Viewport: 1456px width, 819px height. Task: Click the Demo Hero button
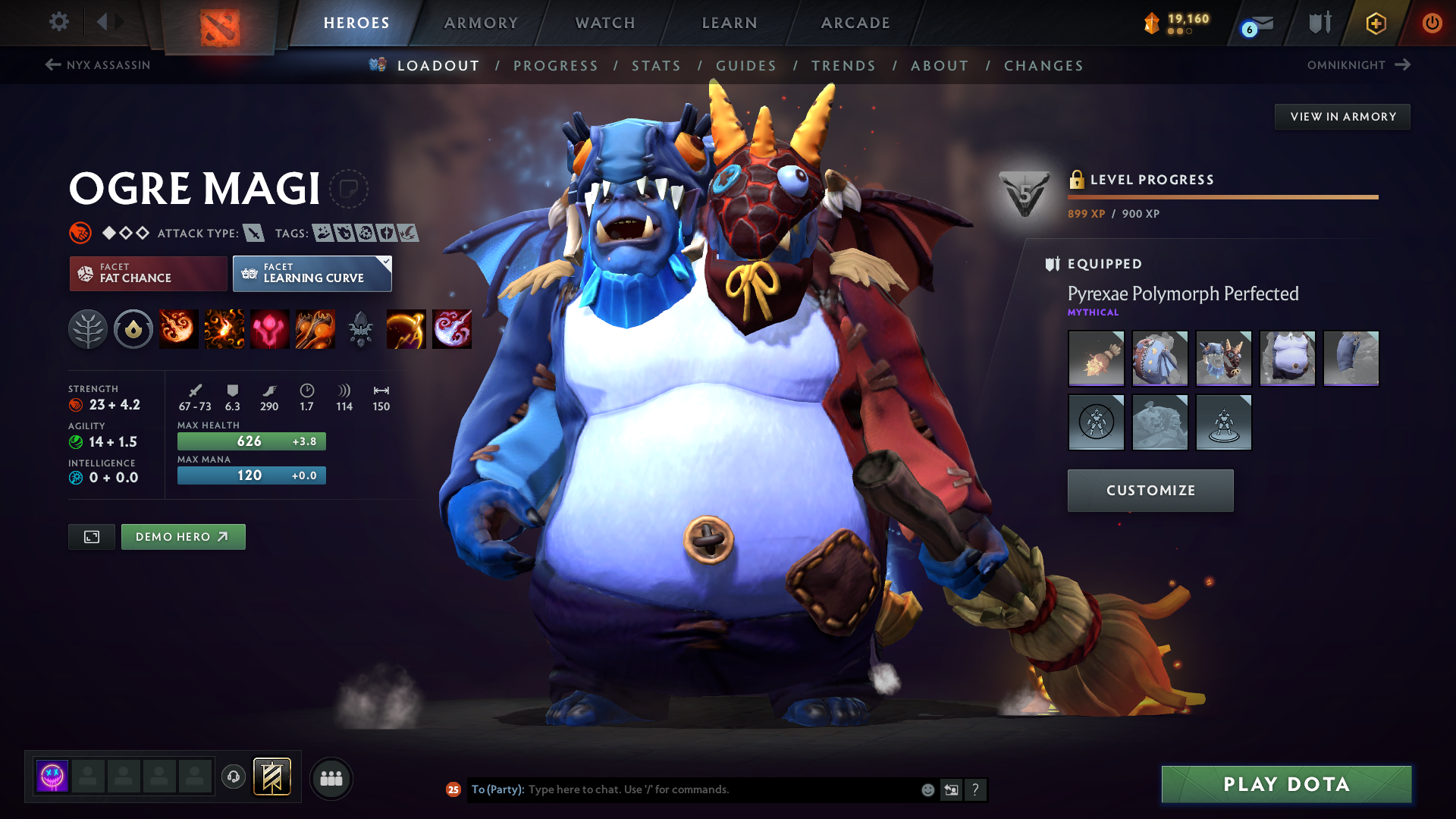(183, 536)
